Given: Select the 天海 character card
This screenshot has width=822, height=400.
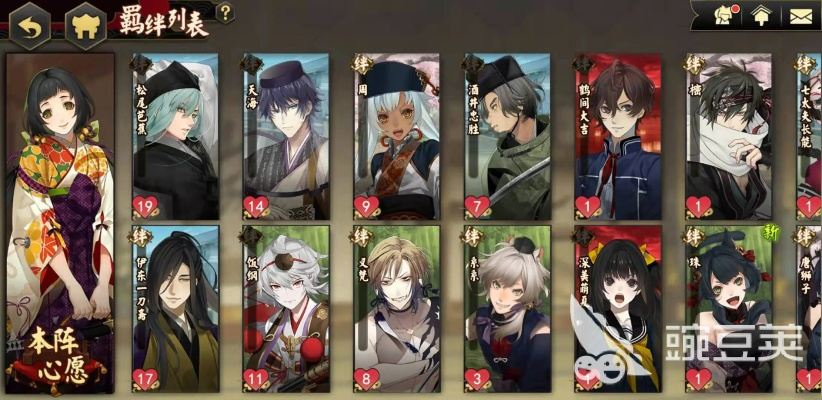Looking at the screenshot, I should (286, 137).
